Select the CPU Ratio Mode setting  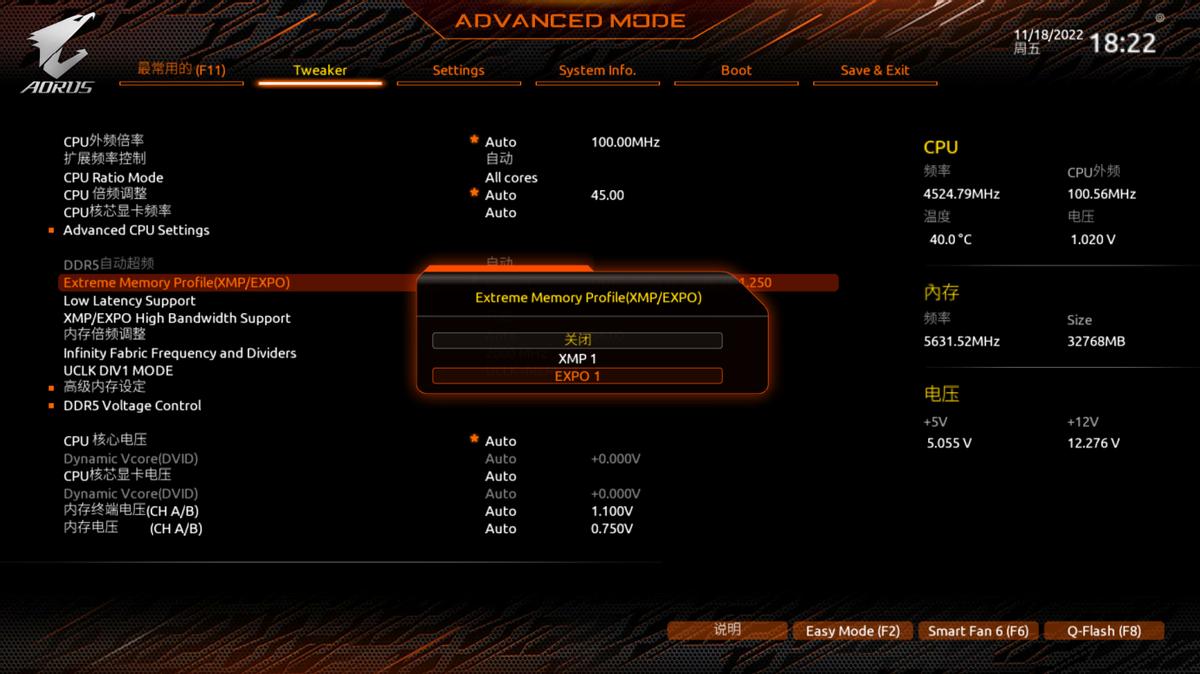point(113,177)
